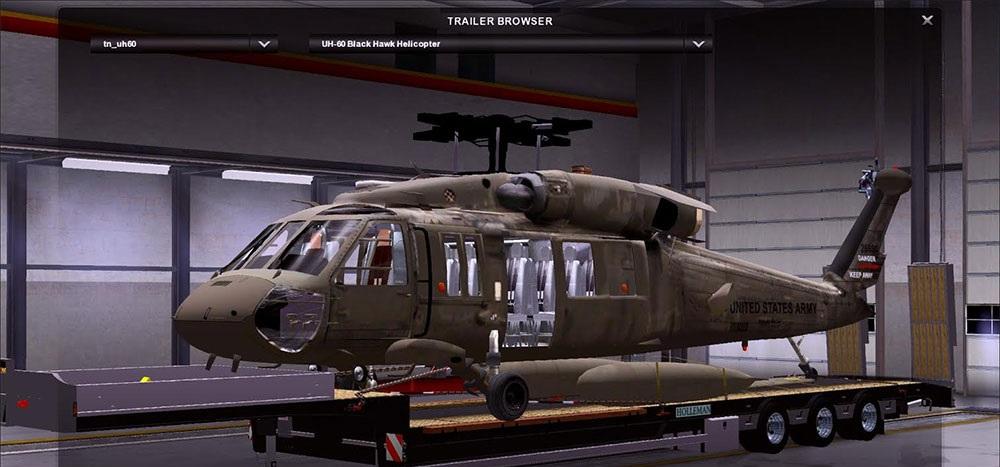The width and height of the screenshot is (1000, 467).
Task: Expand the UH-60 Black Hawk Helicopter dropdown
Action: pyautogui.click(x=697, y=44)
